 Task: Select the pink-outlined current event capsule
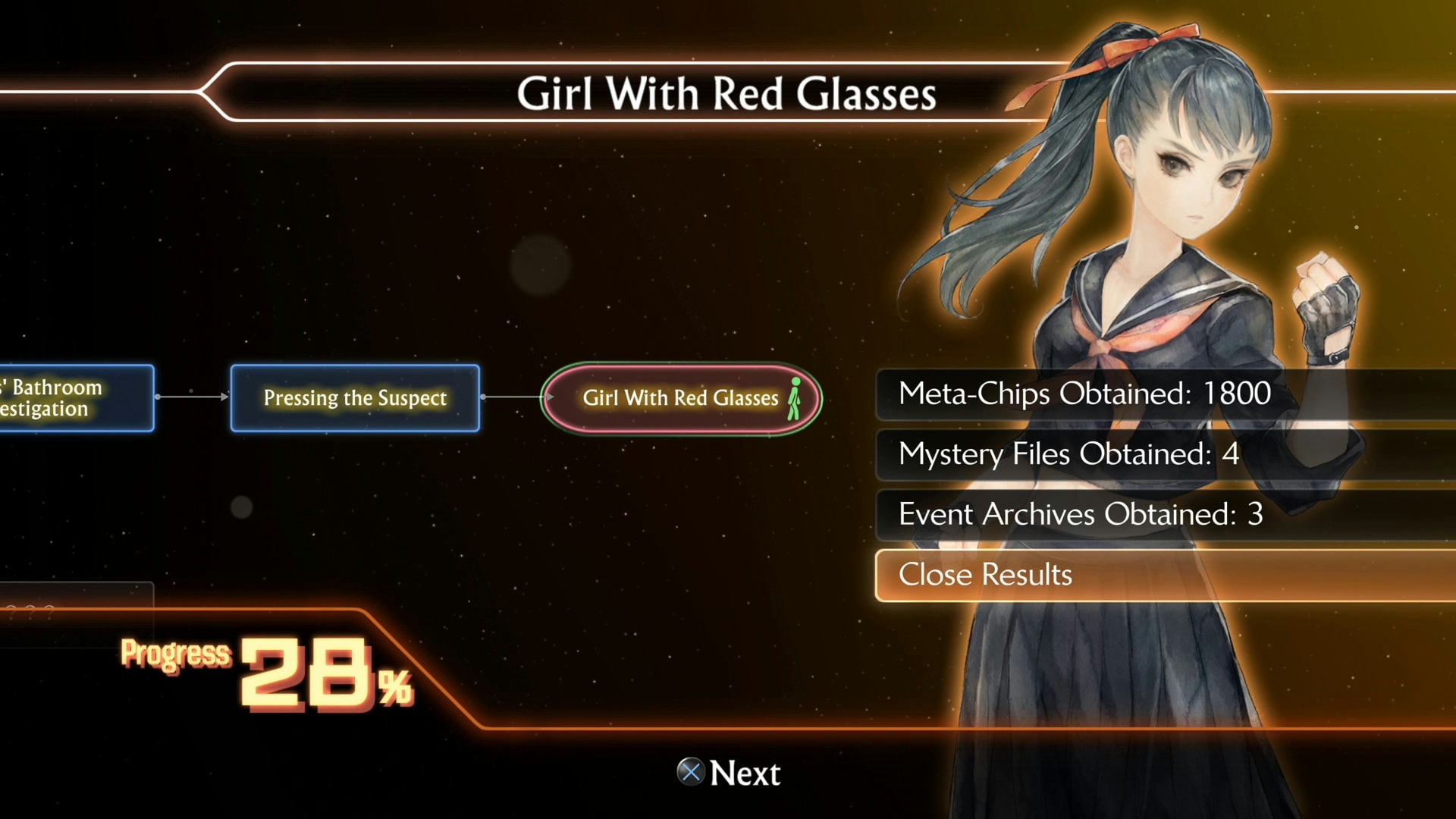tap(680, 397)
